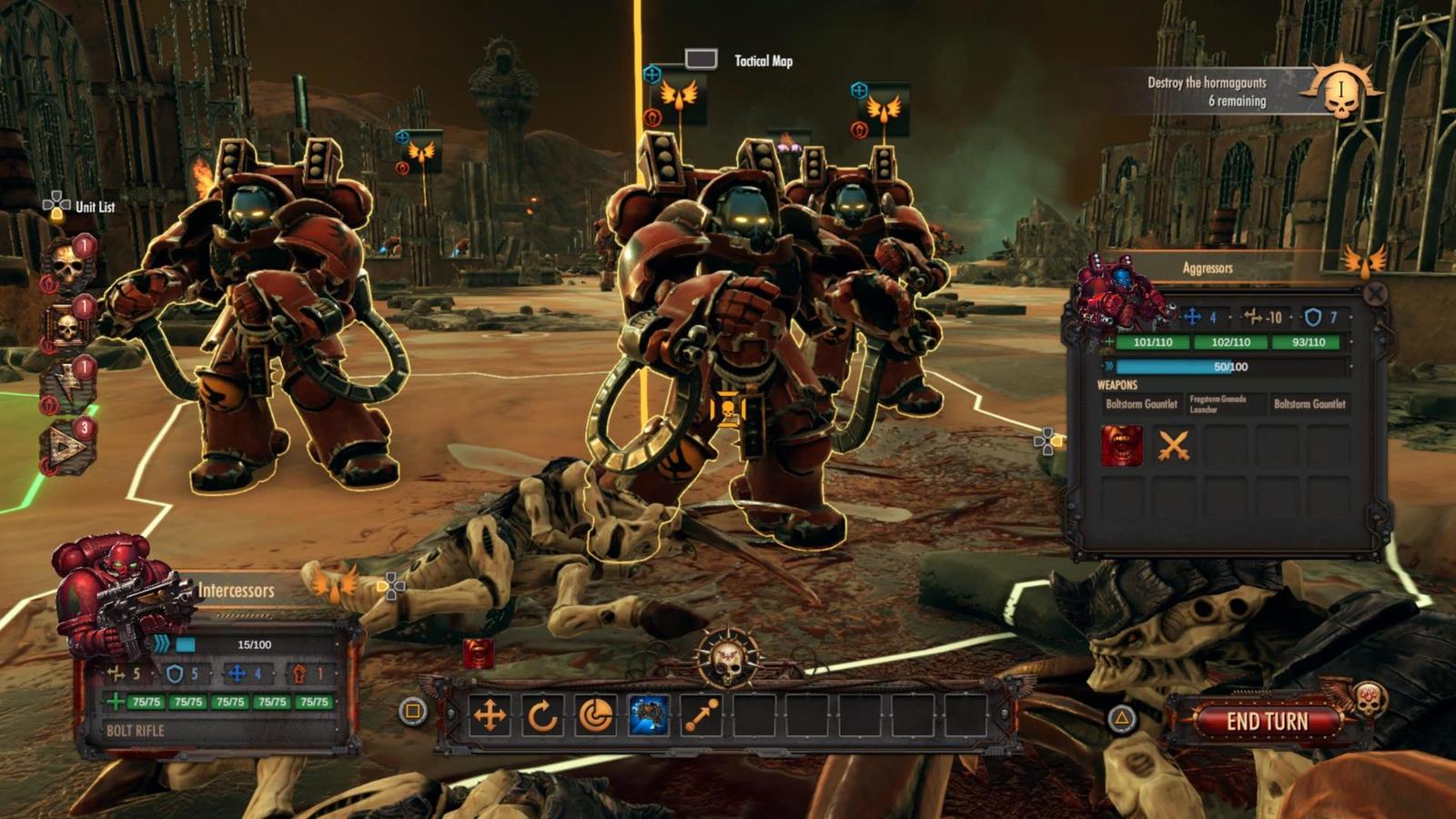
Task: Close the Aggressors info panel
Action: click(1375, 293)
